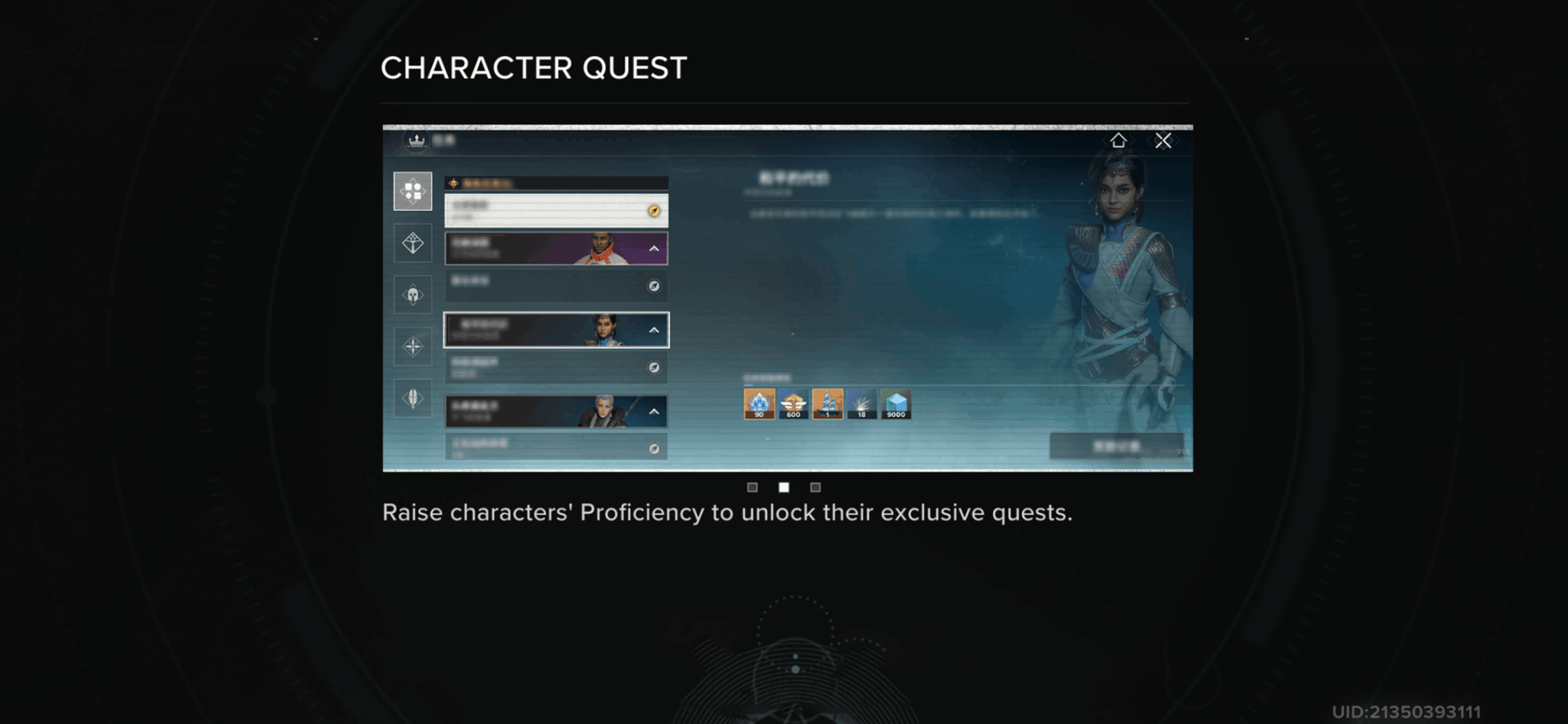Viewport: 1568px width, 724px height.
Task: Select the helmet quest category icon
Action: (413, 293)
